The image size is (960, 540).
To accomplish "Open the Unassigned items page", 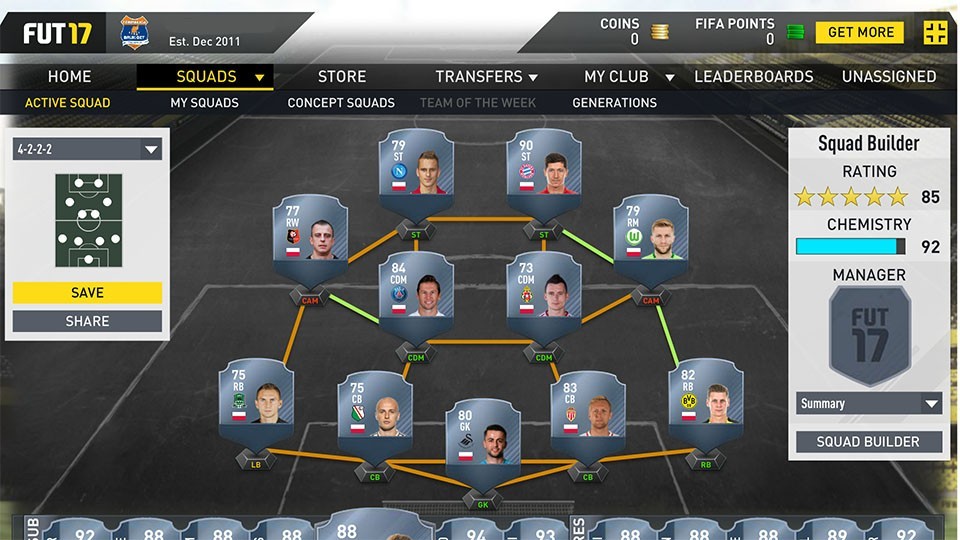I will click(x=888, y=77).
